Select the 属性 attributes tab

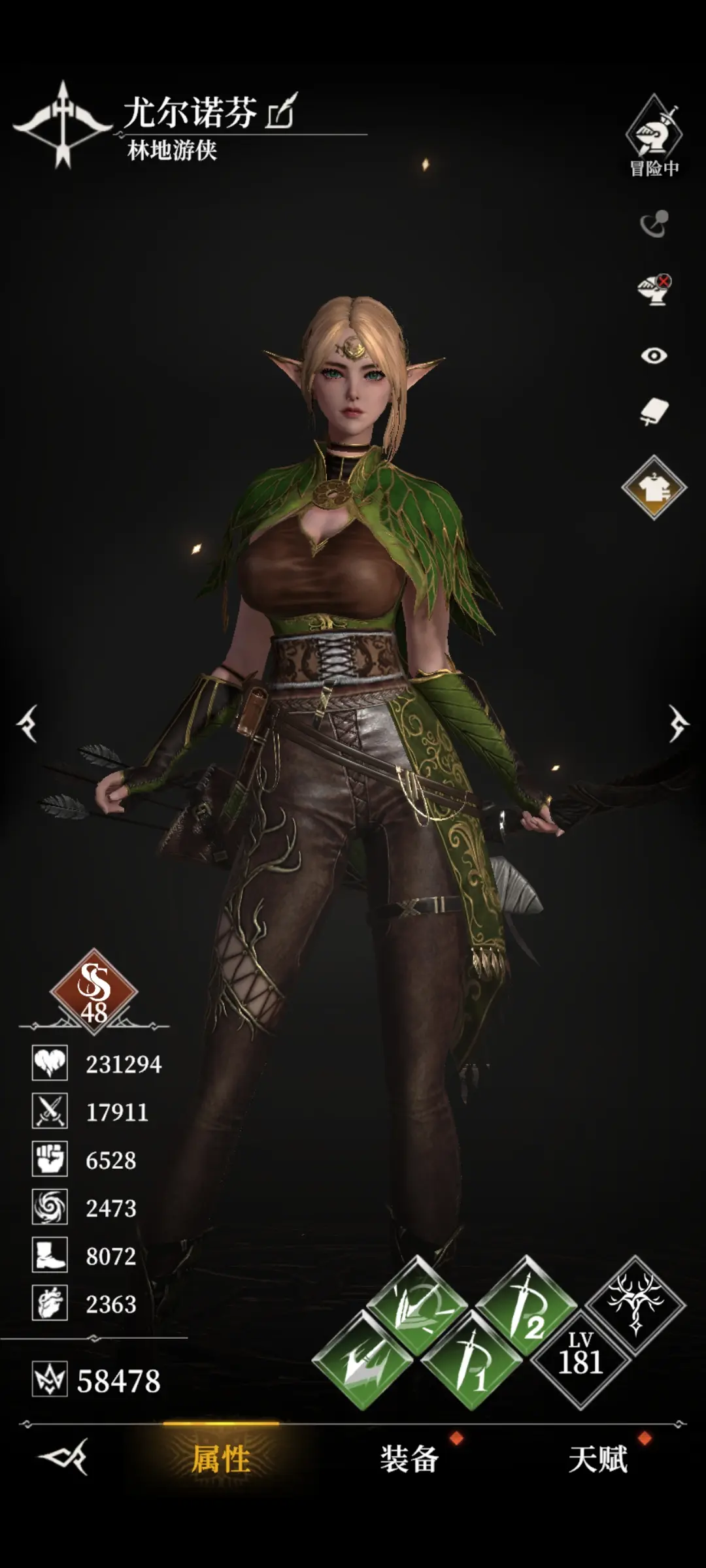pos(221,1458)
